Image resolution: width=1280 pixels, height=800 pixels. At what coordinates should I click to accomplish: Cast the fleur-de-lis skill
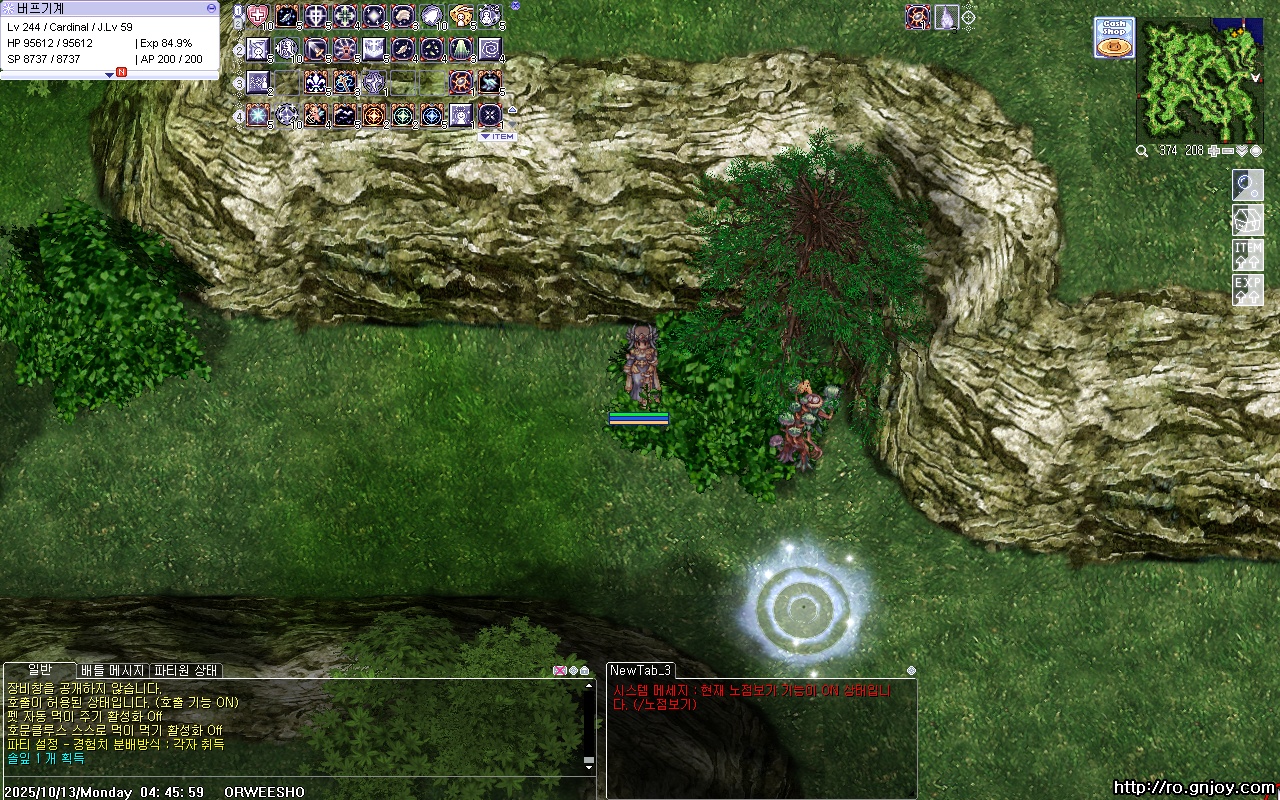click(x=316, y=82)
